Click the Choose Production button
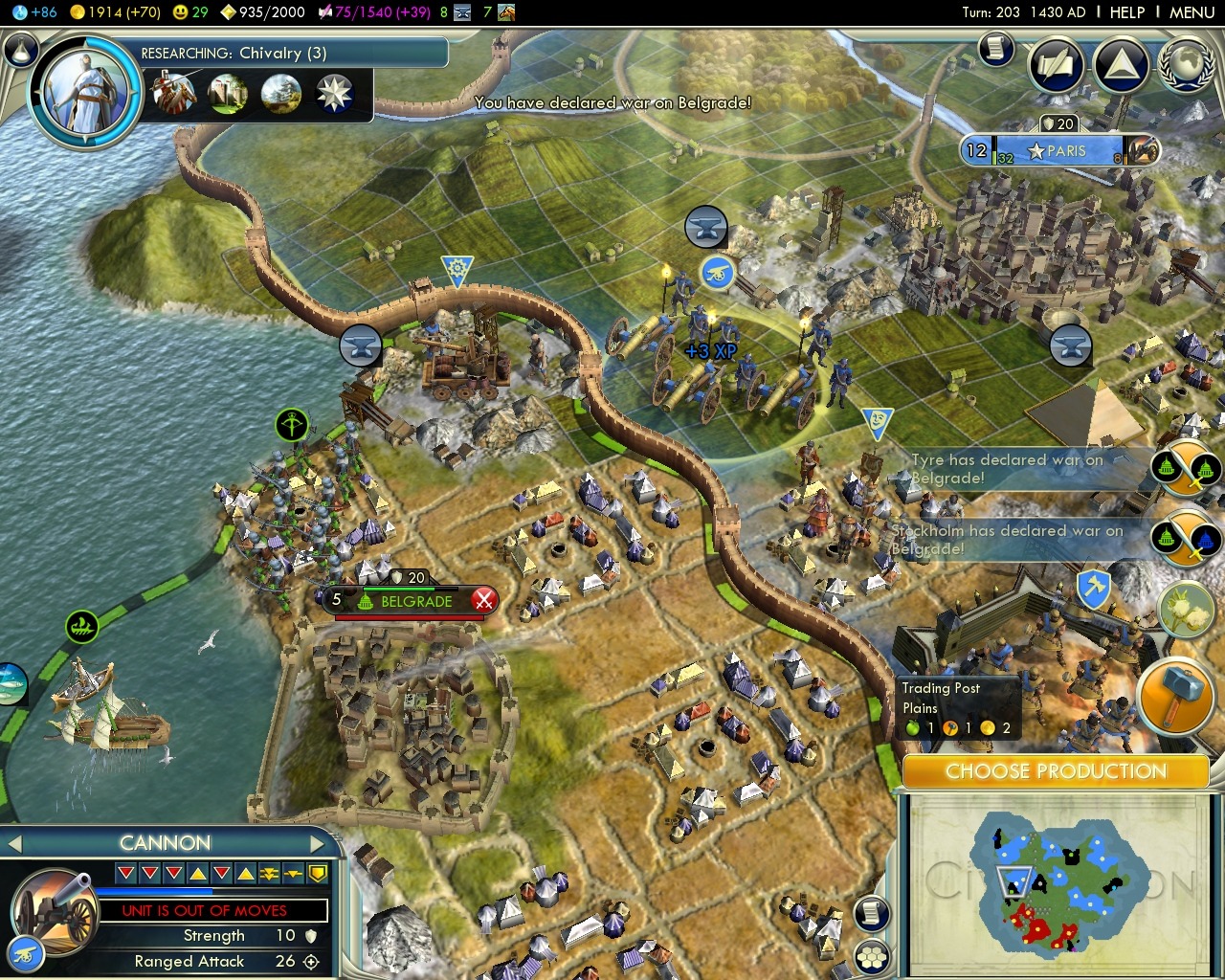The height and width of the screenshot is (980, 1225). (1055, 771)
